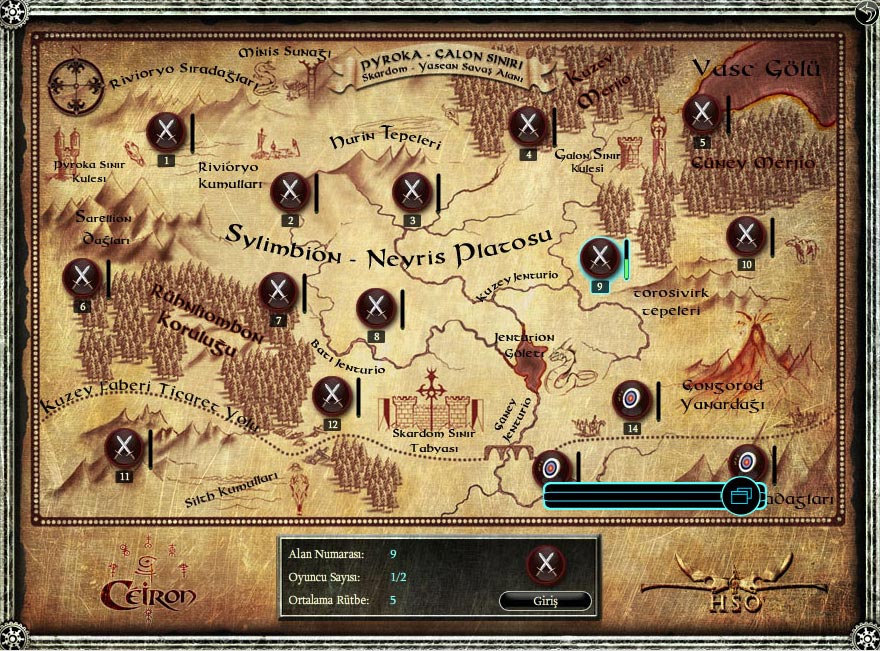The image size is (880, 651).
Task: Pick battle area 7 marker
Action: [278, 292]
